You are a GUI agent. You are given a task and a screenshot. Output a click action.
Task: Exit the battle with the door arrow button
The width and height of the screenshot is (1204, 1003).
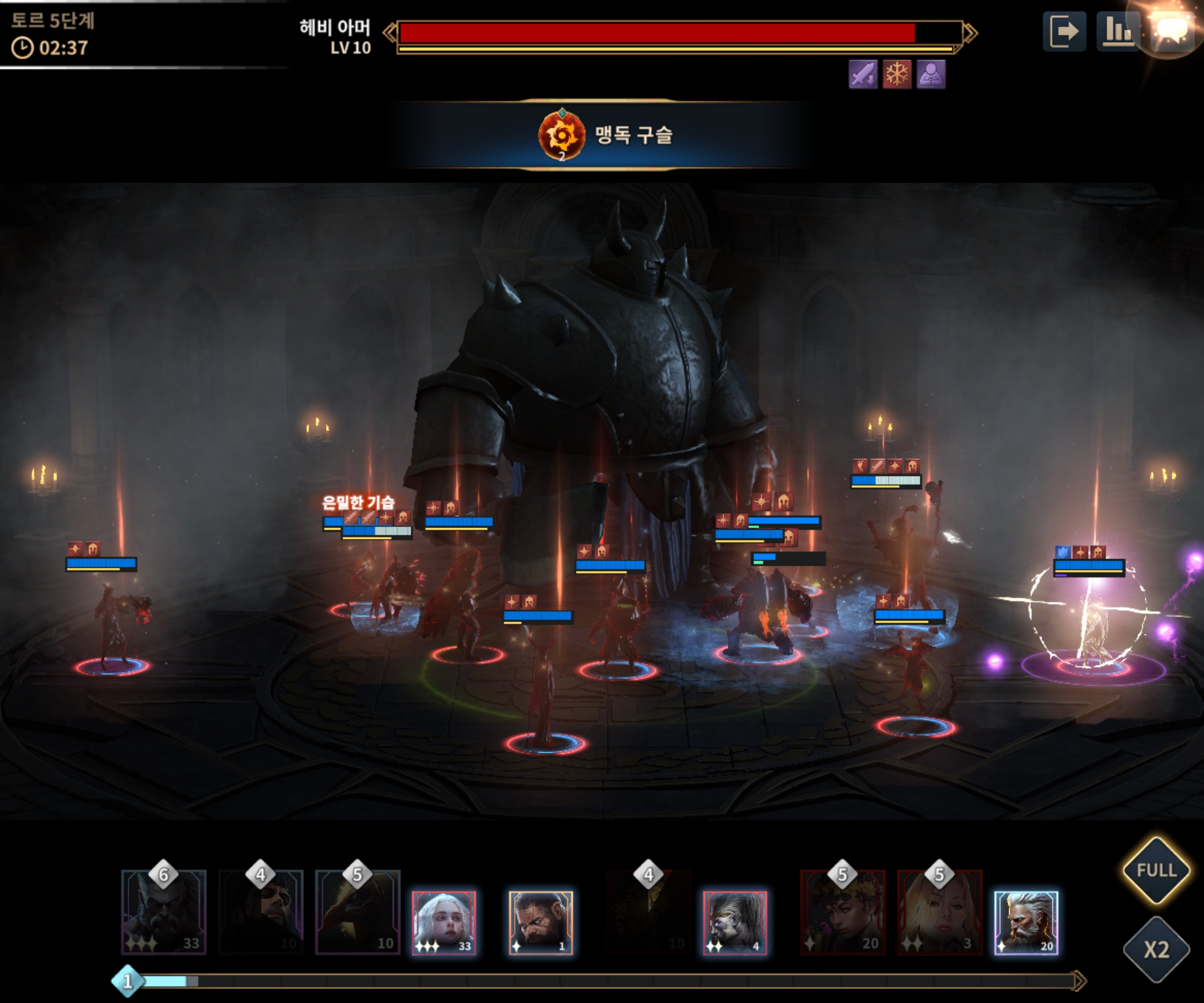[x=1063, y=32]
